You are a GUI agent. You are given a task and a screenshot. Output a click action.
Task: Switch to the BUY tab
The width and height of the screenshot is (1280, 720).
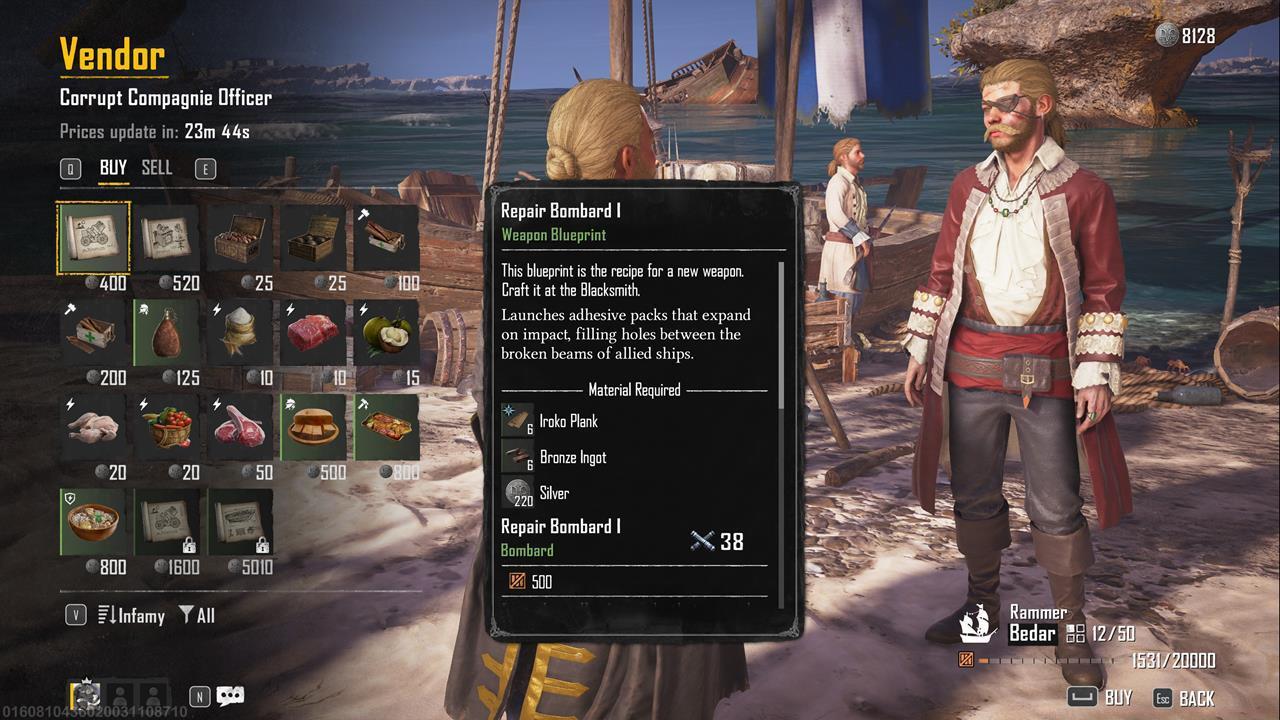click(x=113, y=168)
